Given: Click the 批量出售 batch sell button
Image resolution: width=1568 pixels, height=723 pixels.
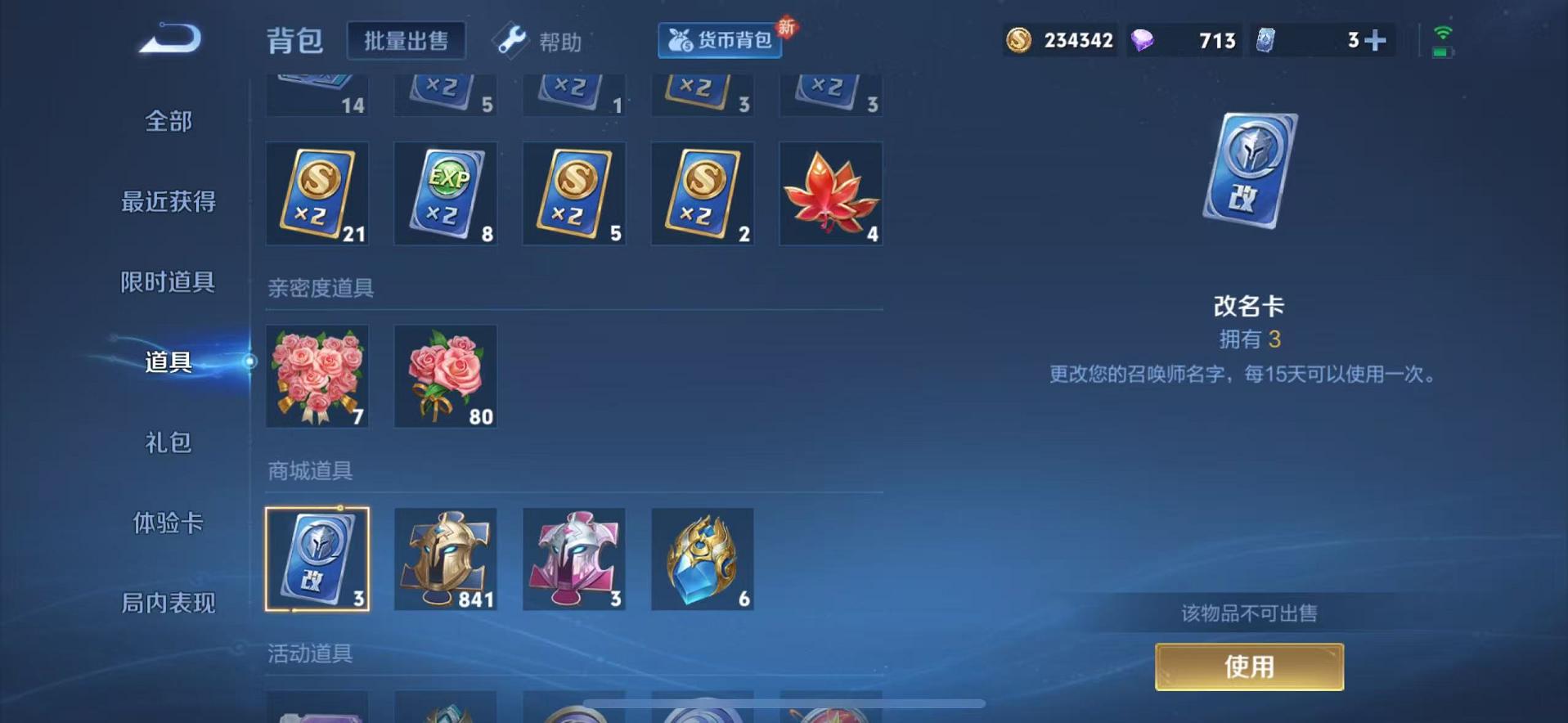Looking at the screenshot, I should coord(407,41).
